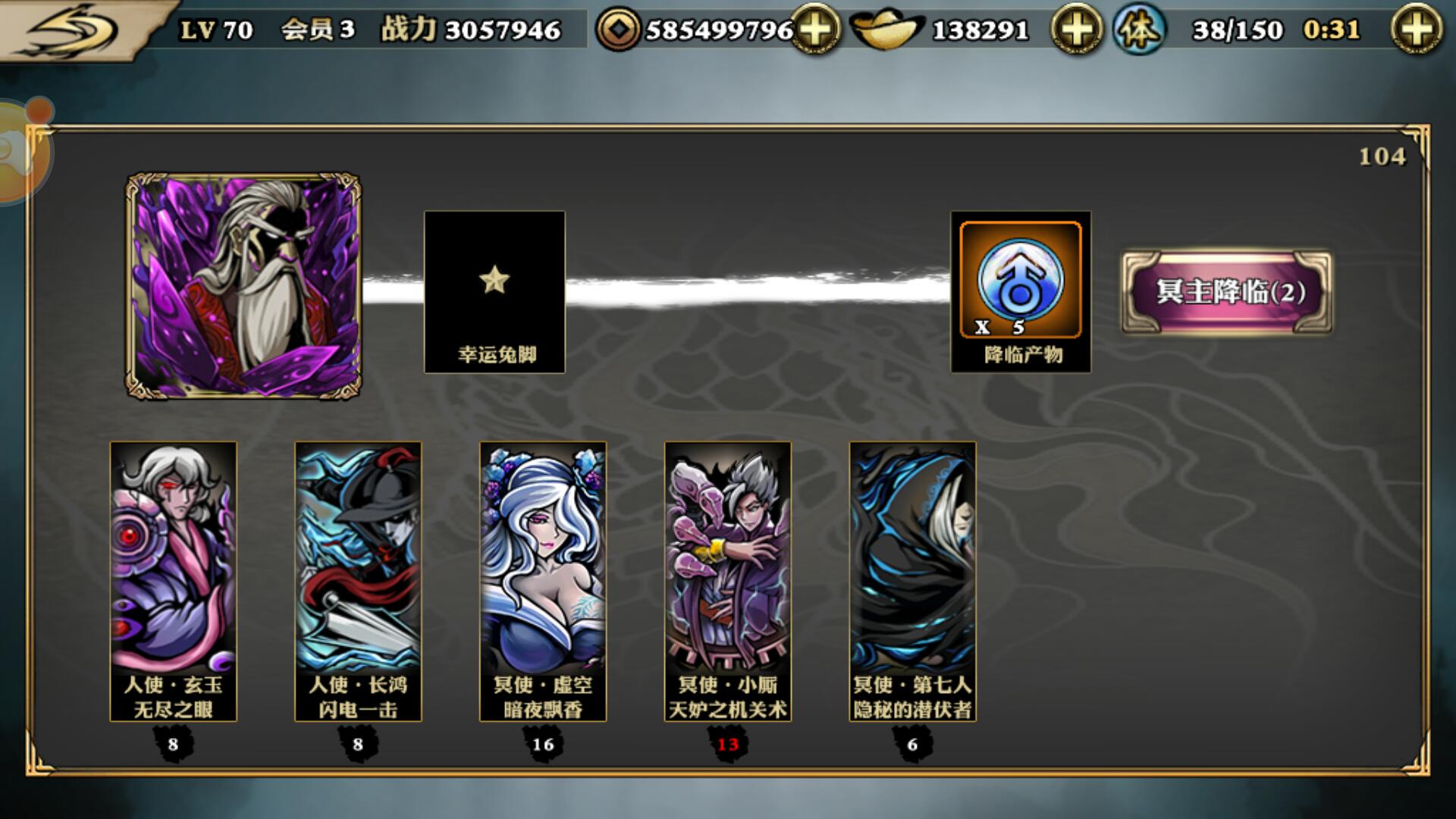Image resolution: width=1456 pixels, height=819 pixels.
Task: Pick the 冥使·虚空 暗夜飘香 card
Action: pyautogui.click(x=543, y=581)
